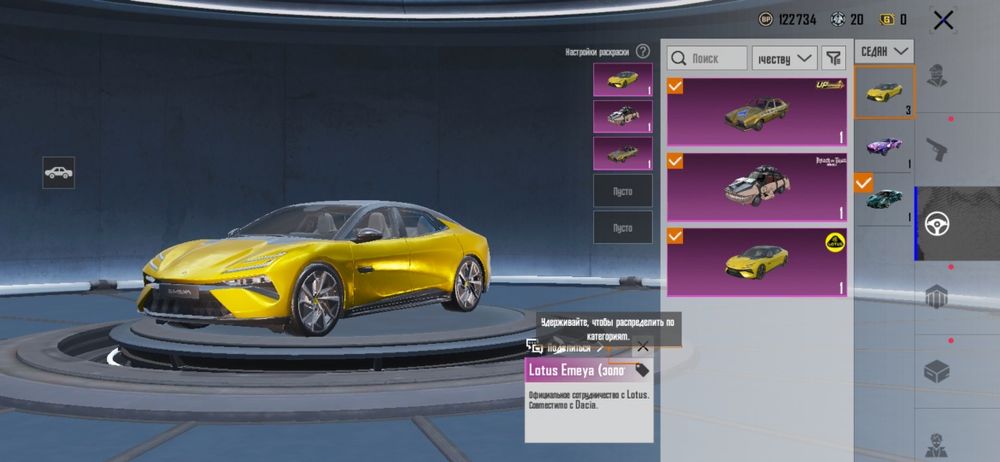Viewport: 1000px width, 462px height.
Task: Open the character outfit tab
Action: [936, 75]
